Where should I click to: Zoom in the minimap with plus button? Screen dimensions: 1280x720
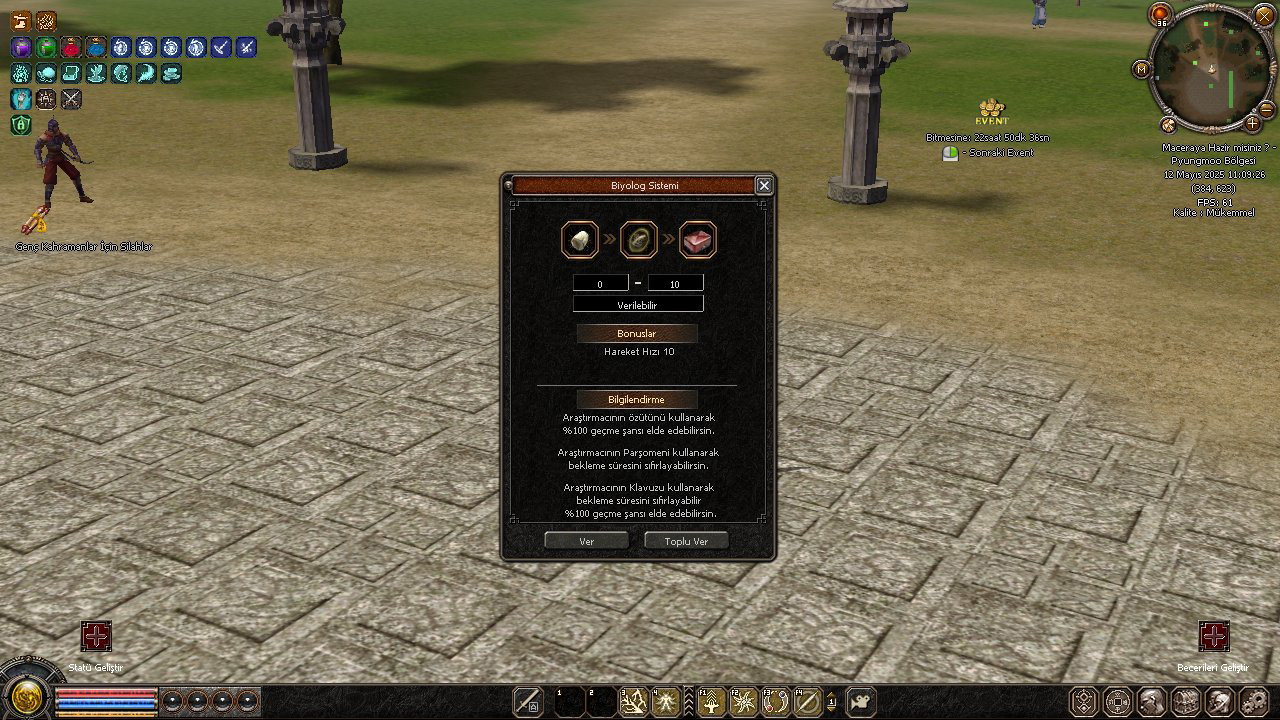pyautogui.click(x=1253, y=123)
